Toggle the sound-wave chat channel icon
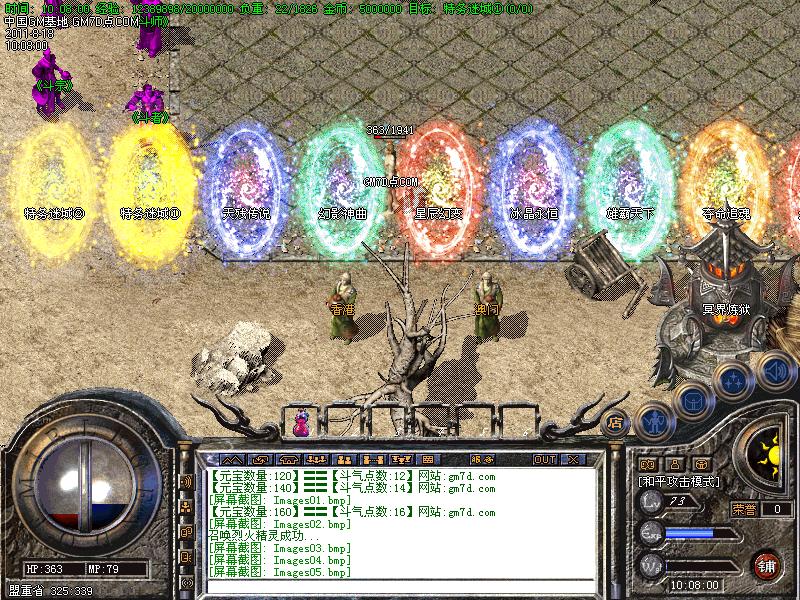 click(x=186, y=482)
